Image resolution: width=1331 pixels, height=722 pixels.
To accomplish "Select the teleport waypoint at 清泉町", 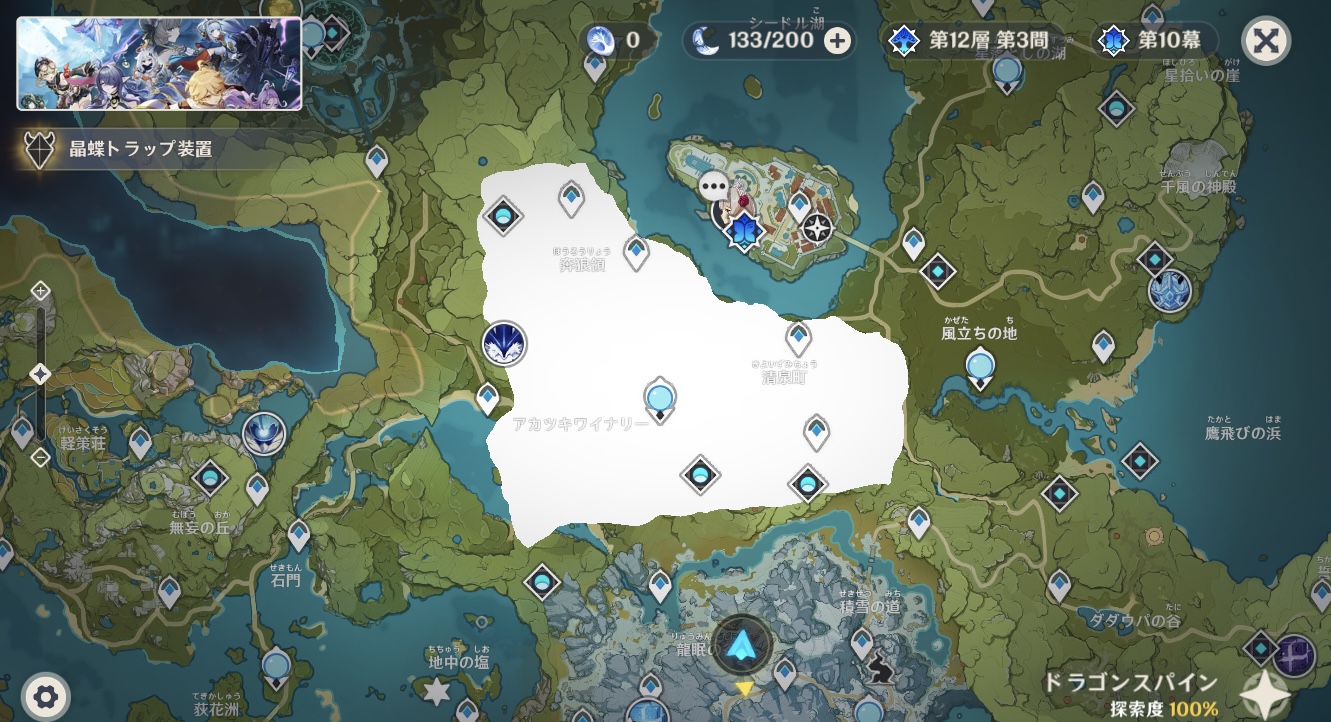I will coord(798,338).
